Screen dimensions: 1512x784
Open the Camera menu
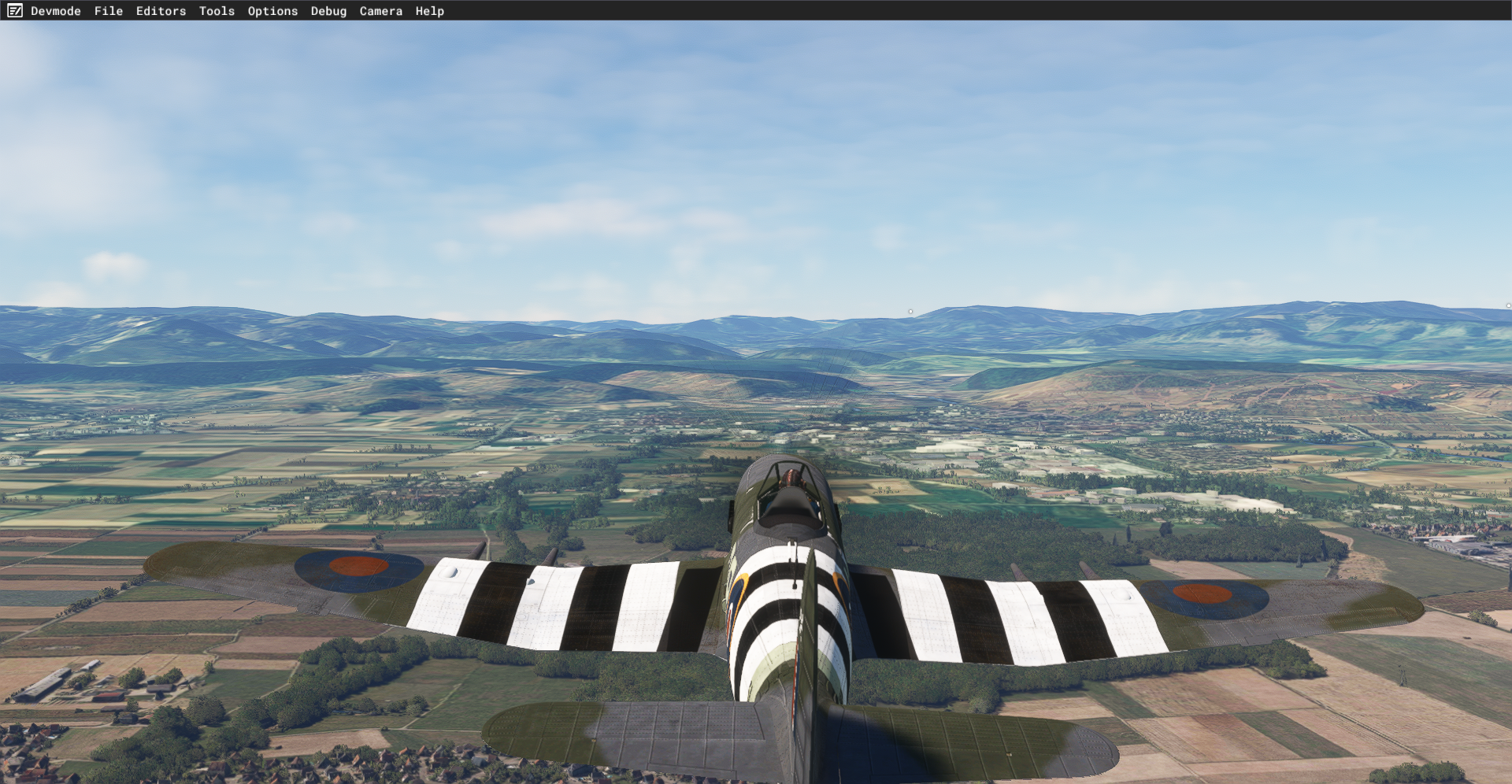(380, 11)
